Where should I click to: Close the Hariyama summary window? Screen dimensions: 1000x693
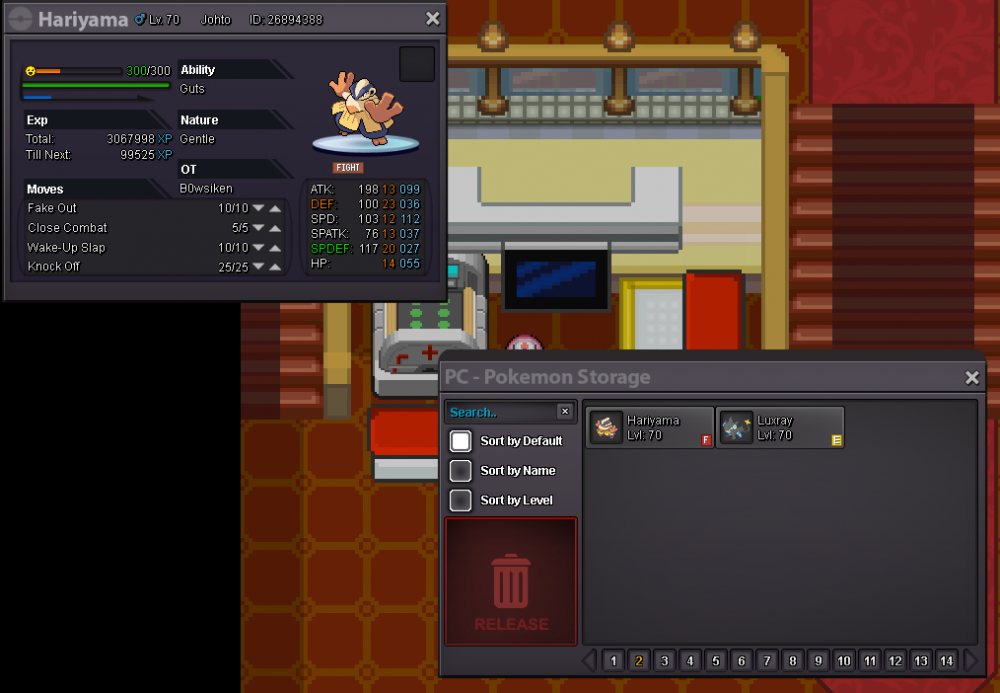(x=432, y=19)
